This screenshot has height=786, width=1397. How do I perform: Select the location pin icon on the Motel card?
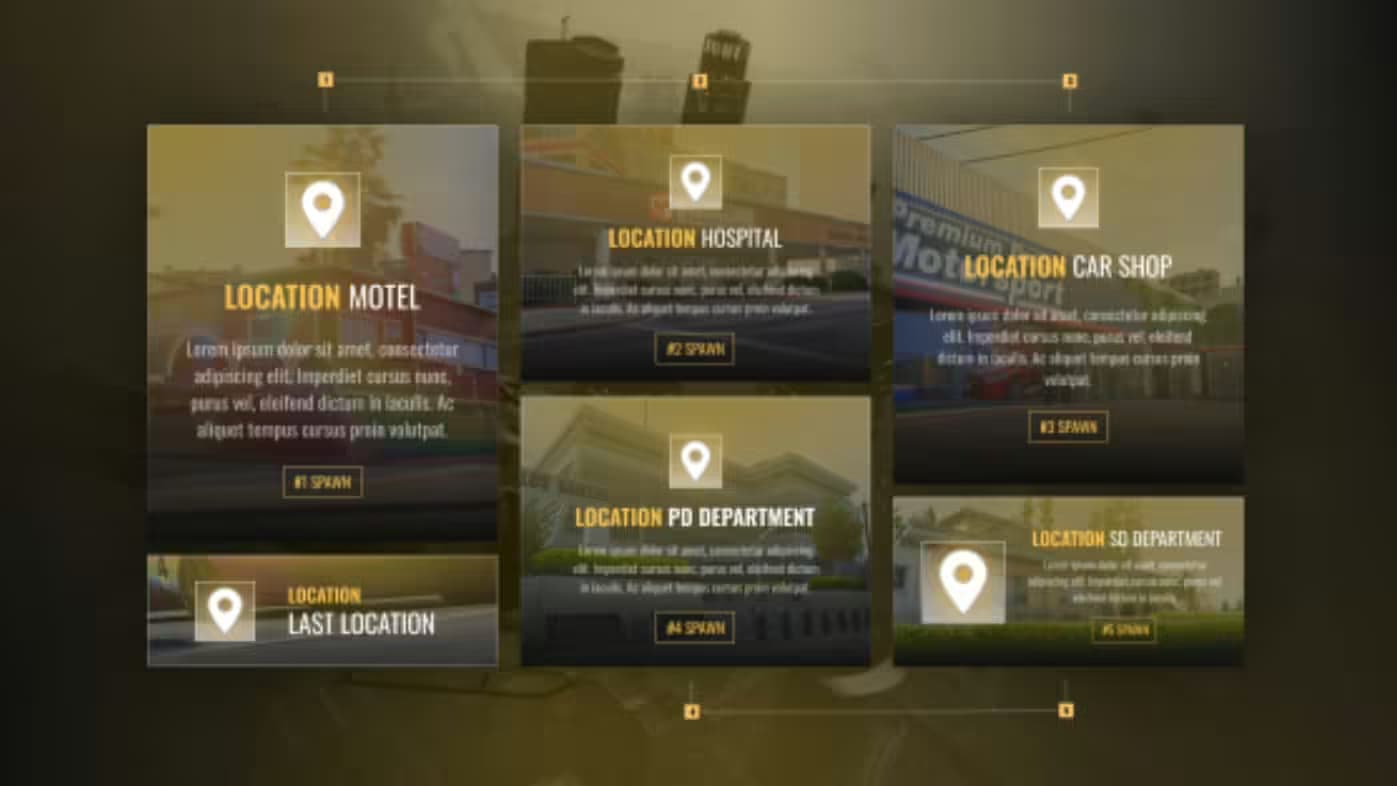coord(322,210)
